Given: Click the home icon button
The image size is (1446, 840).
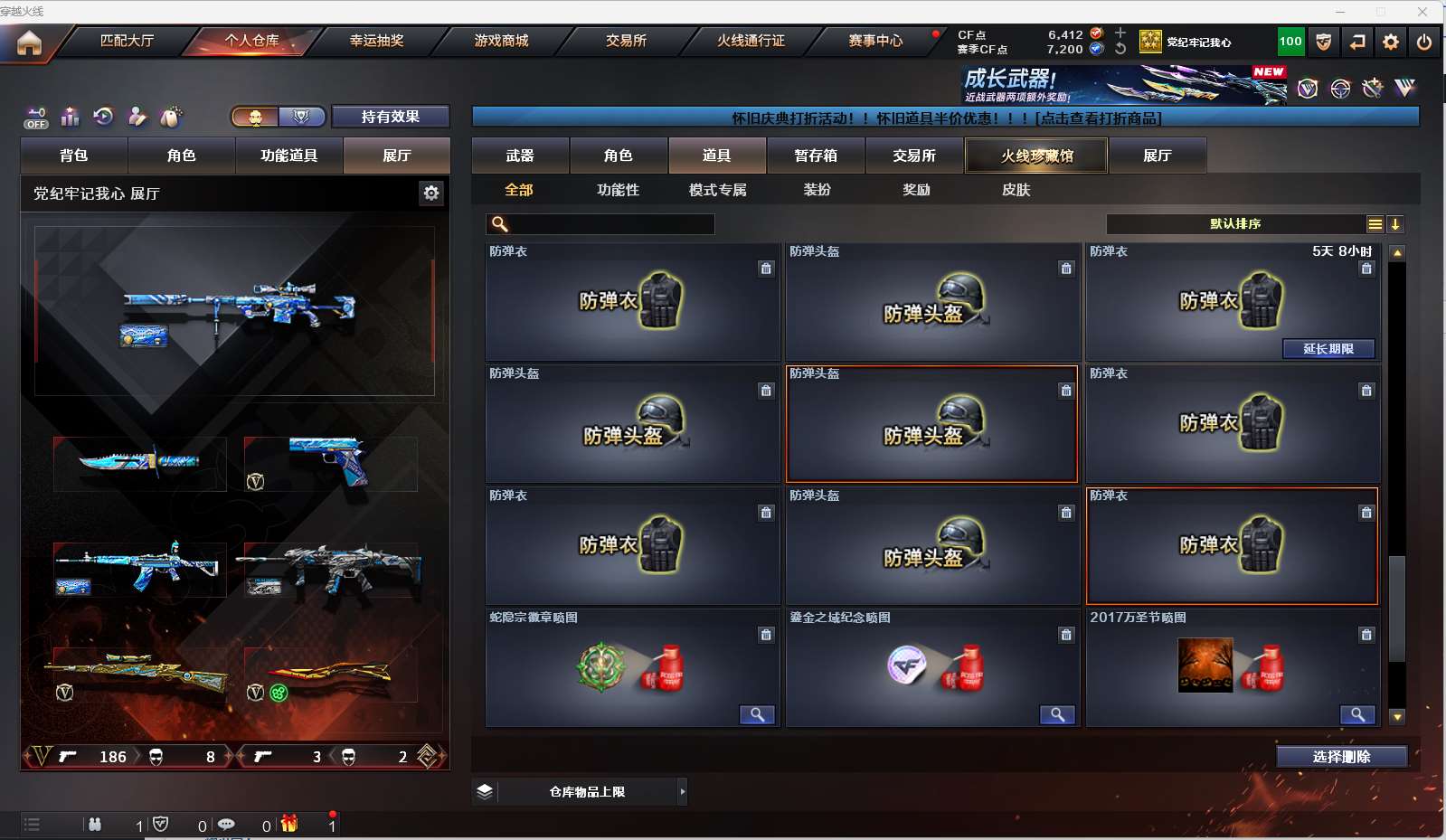Looking at the screenshot, I should pos(29,42).
